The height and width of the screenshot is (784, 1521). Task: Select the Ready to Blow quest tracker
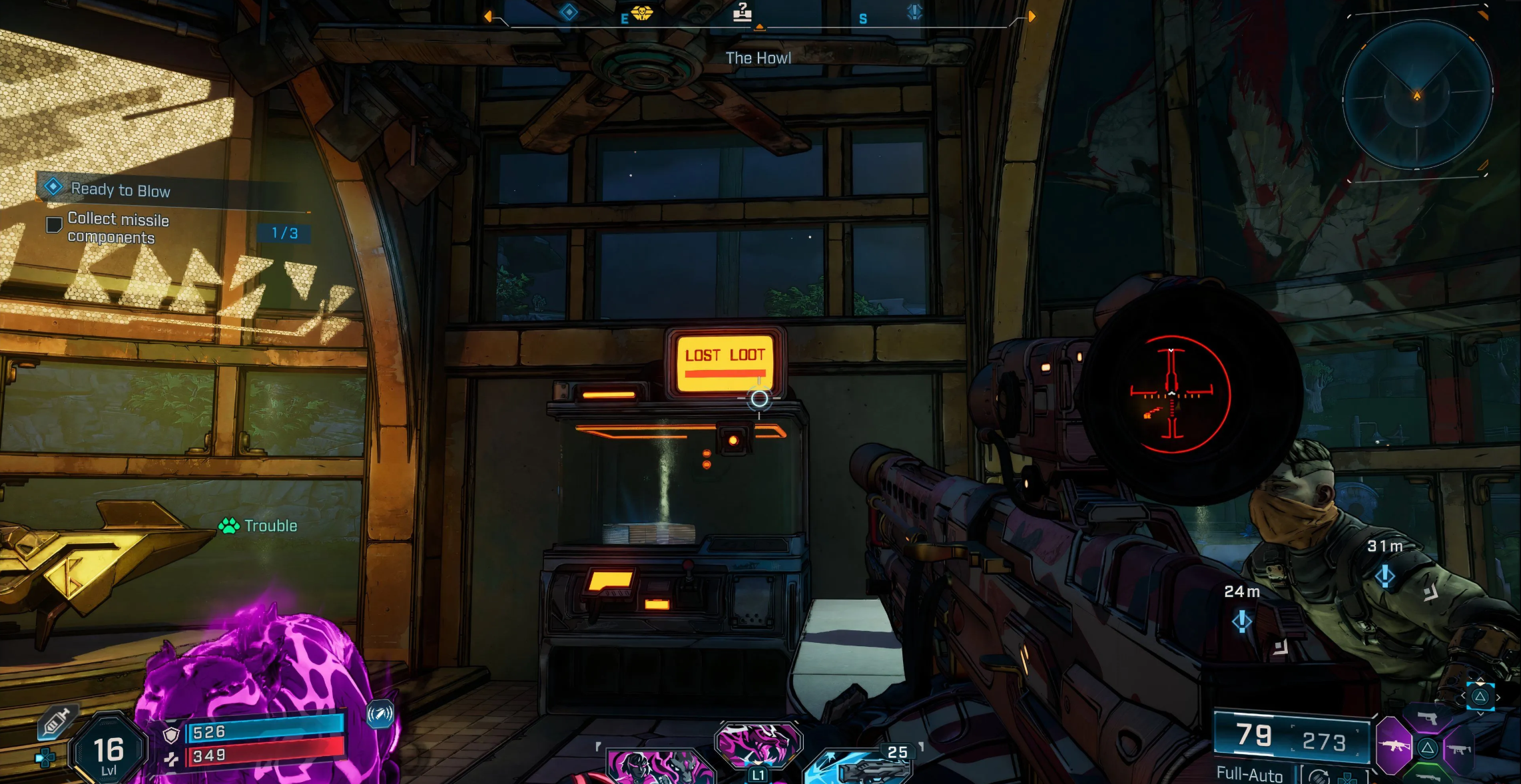[x=120, y=190]
